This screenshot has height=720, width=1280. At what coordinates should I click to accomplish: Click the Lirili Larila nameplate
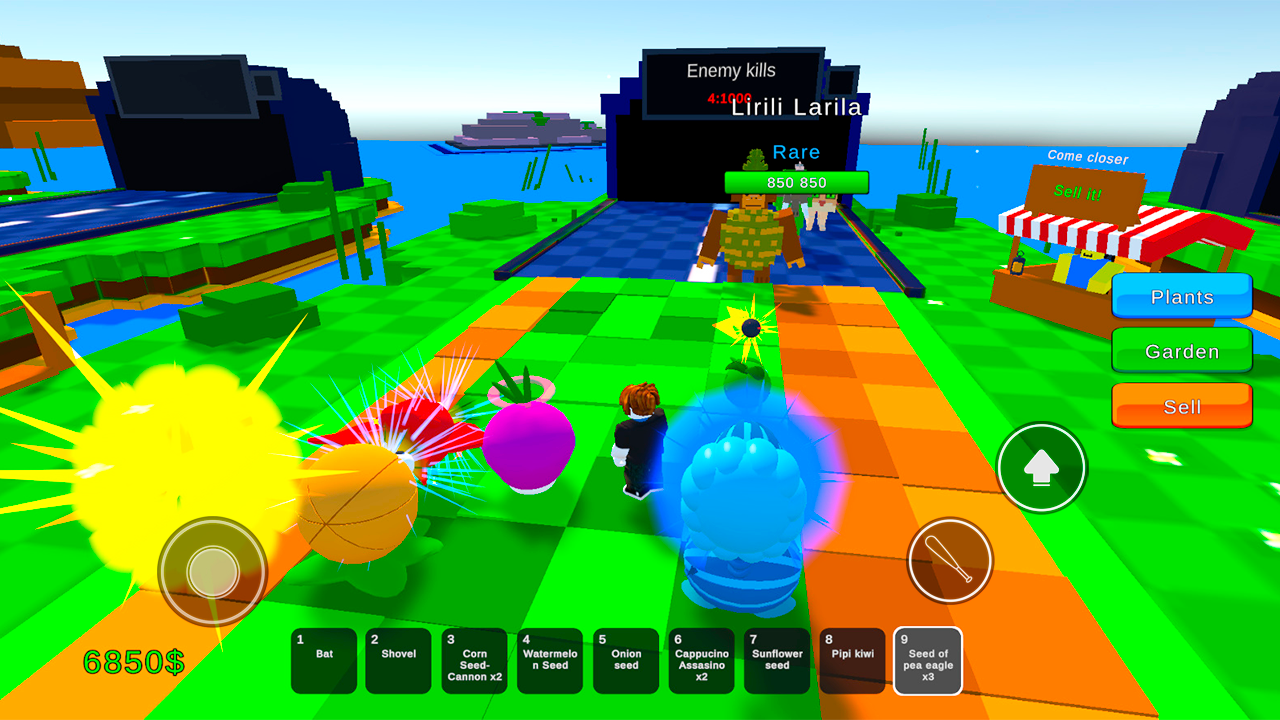click(795, 107)
